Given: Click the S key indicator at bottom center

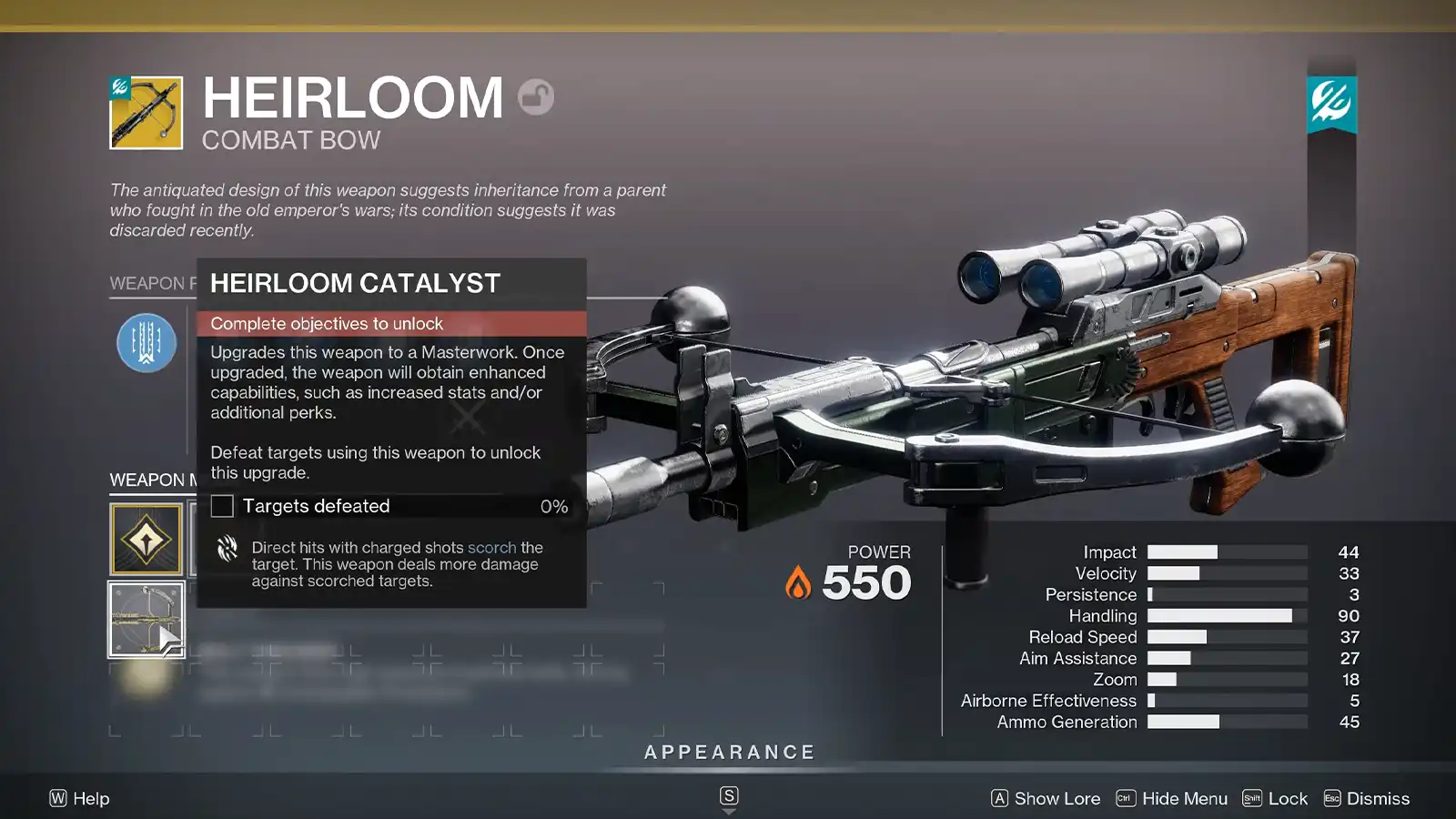Looking at the screenshot, I should (x=727, y=794).
